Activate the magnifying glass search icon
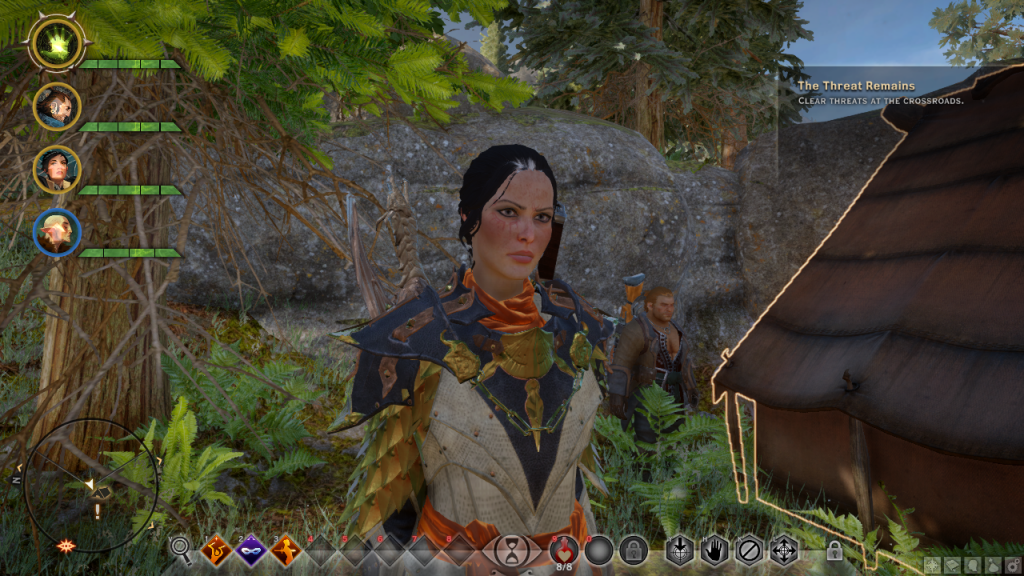1024x576 pixels. 181,548
